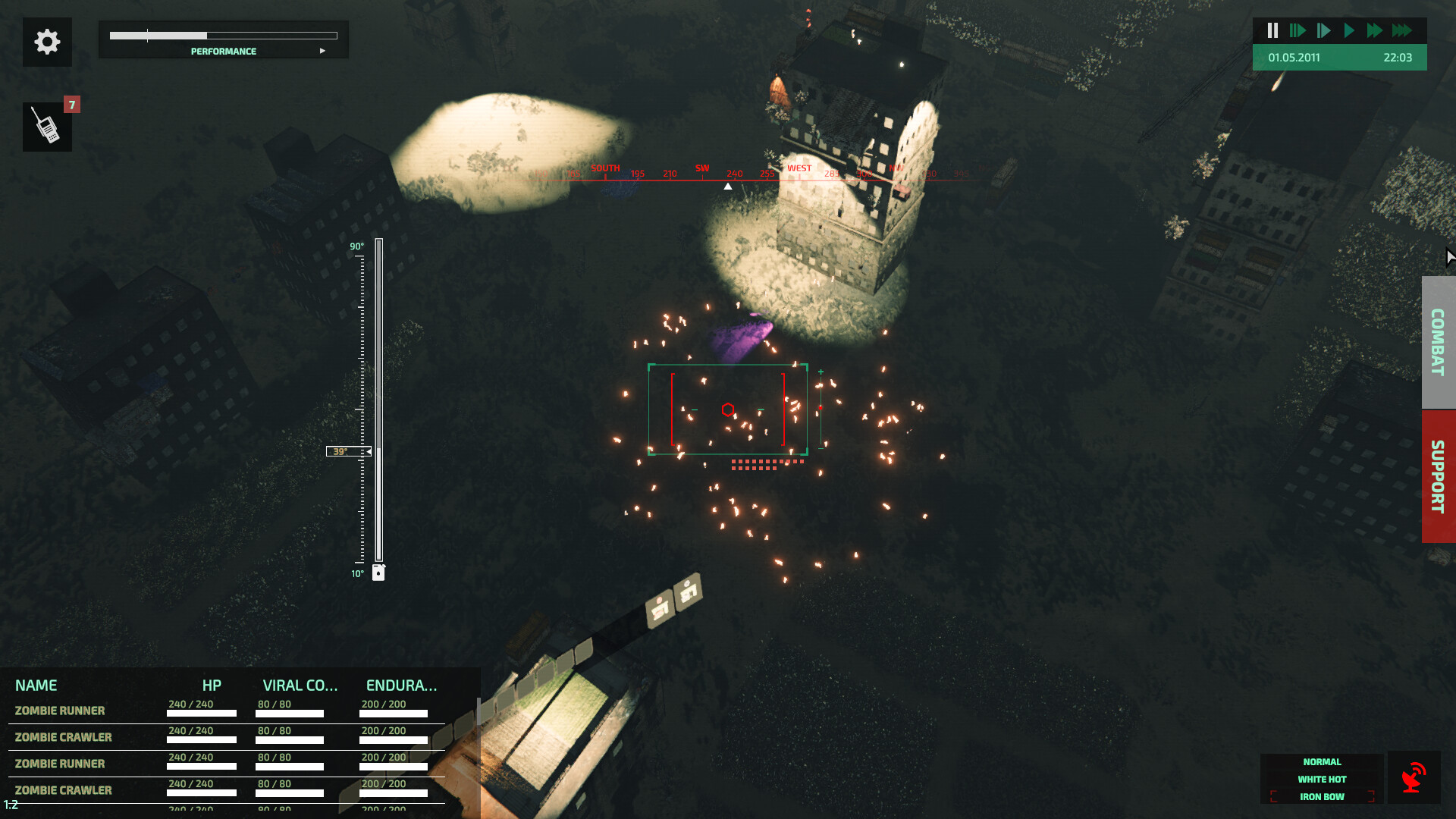Viewport: 1456px width, 819px height.
Task: Switch camera view to White Hot
Action: pos(1322,780)
